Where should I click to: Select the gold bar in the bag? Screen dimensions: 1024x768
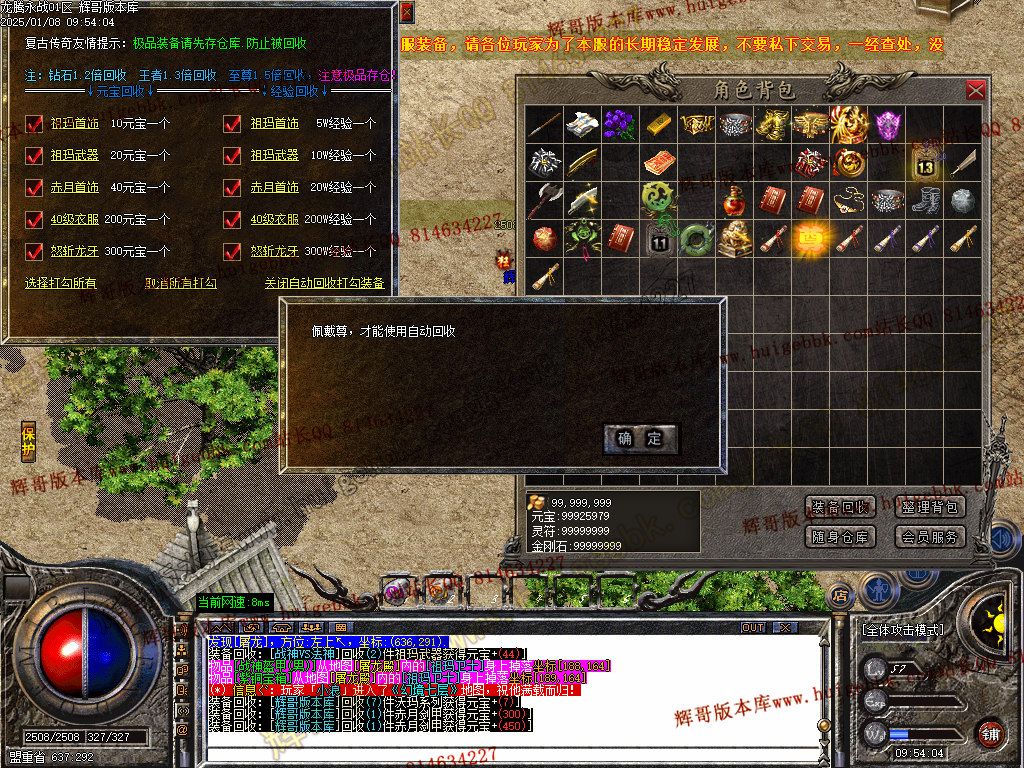pyautogui.click(x=658, y=124)
